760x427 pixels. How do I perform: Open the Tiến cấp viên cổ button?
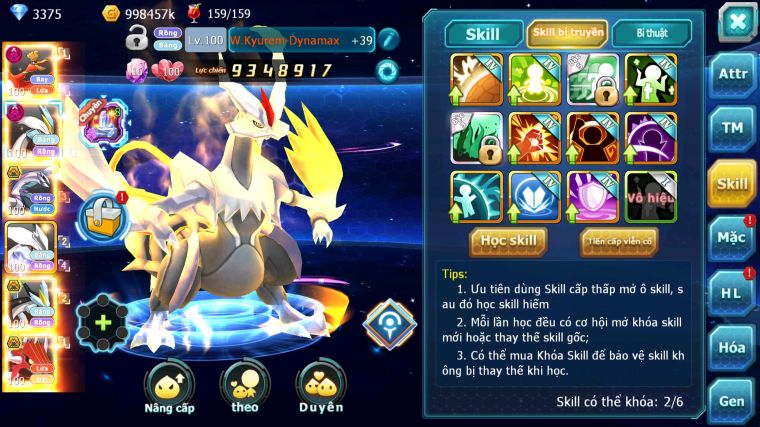tap(619, 241)
